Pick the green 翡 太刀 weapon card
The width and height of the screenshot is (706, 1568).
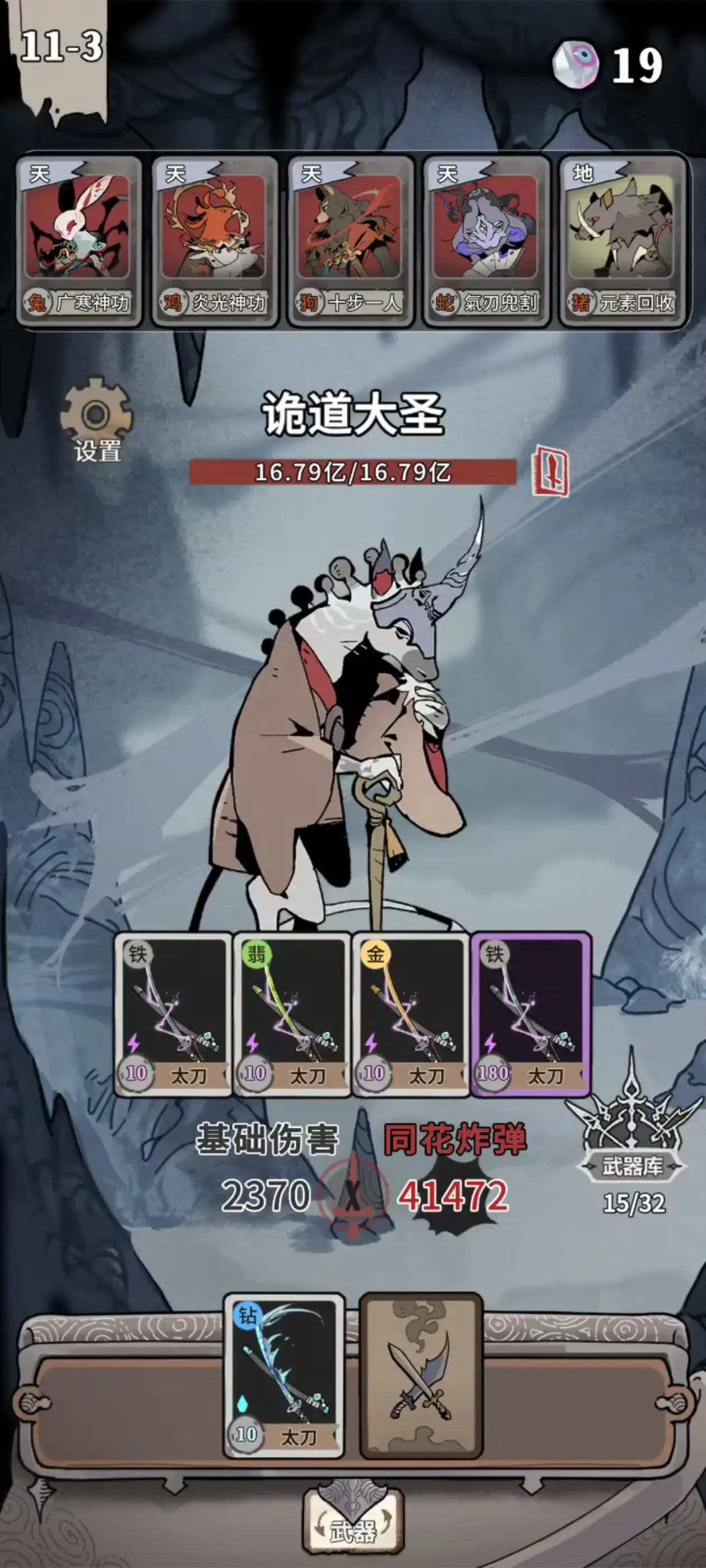[x=292, y=1015]
